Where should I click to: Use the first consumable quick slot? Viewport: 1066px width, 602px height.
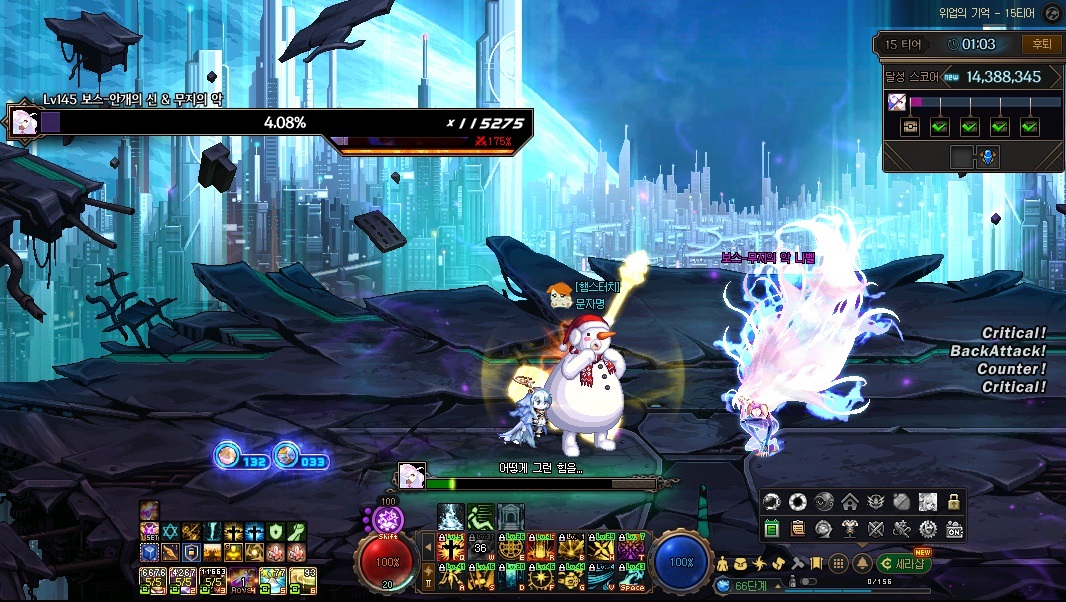point(153,577)
